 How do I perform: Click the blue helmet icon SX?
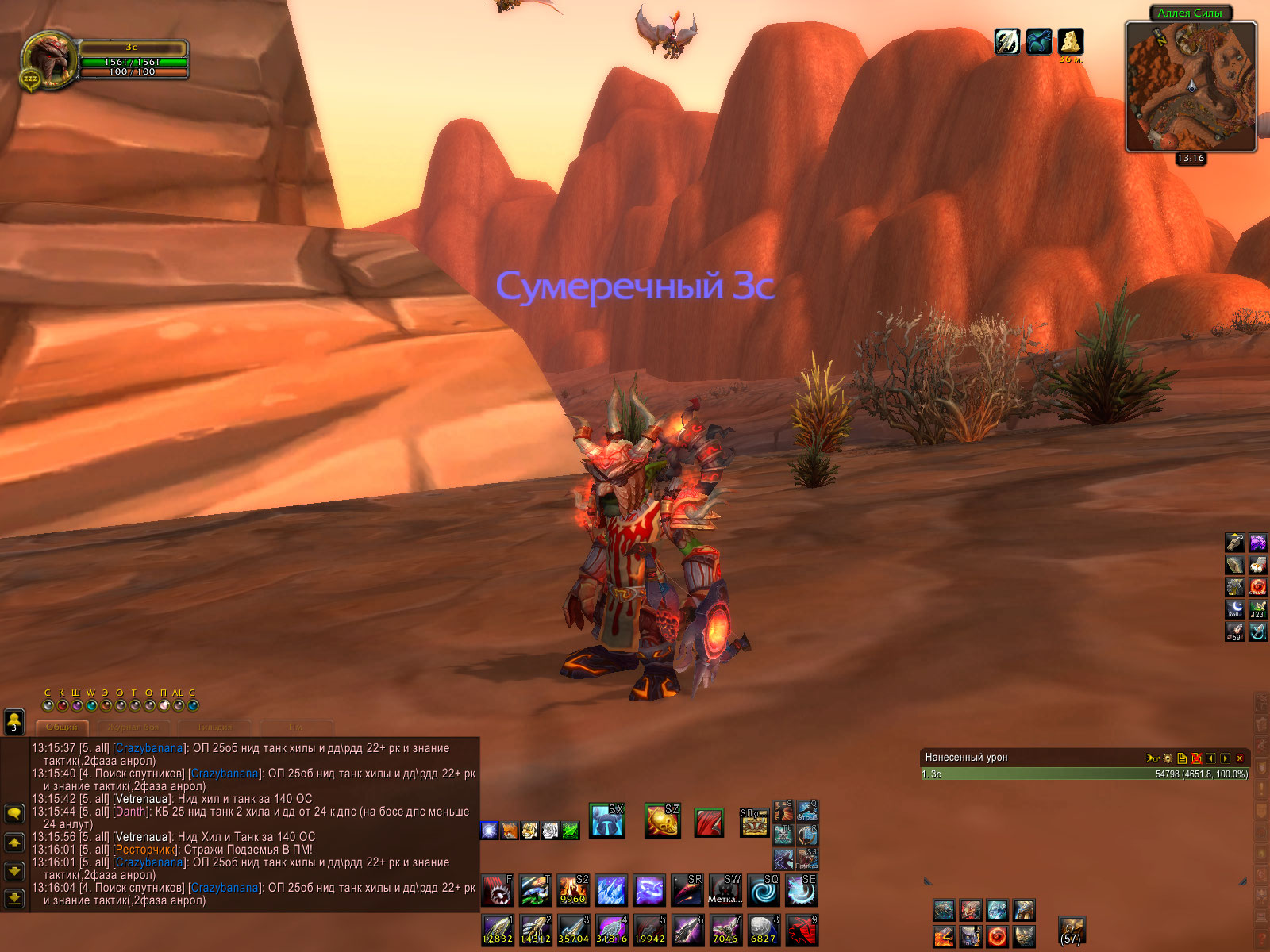point(607,821)
